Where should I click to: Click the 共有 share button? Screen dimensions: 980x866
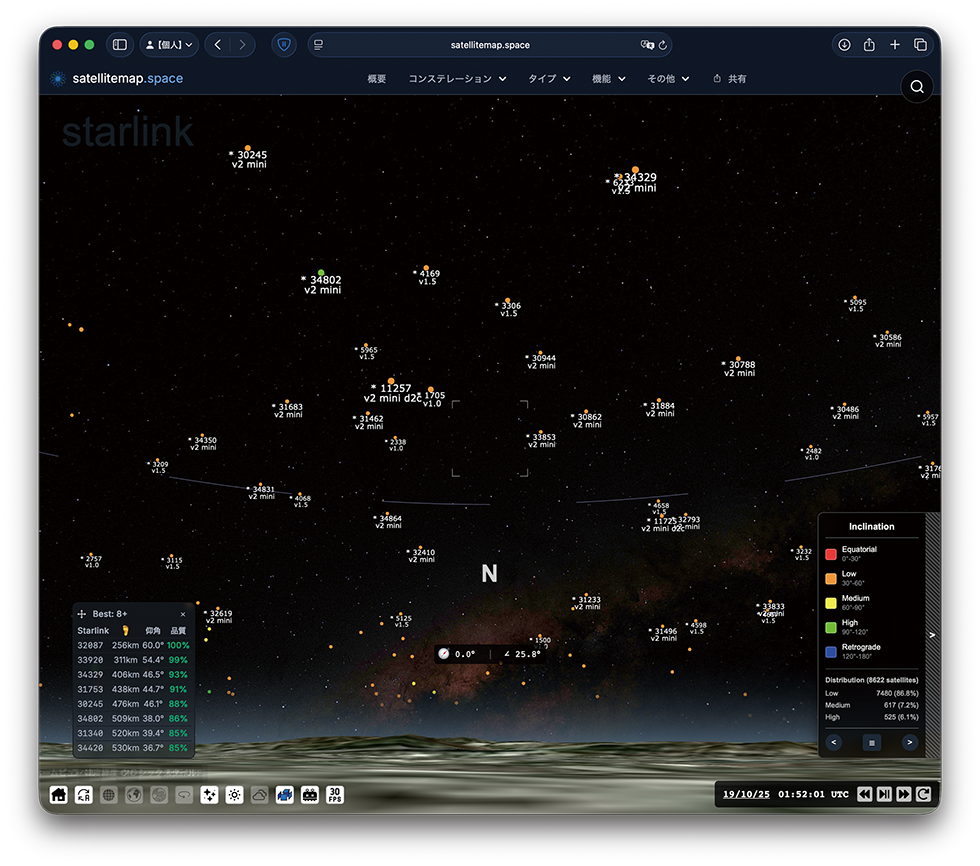[730, 79]
